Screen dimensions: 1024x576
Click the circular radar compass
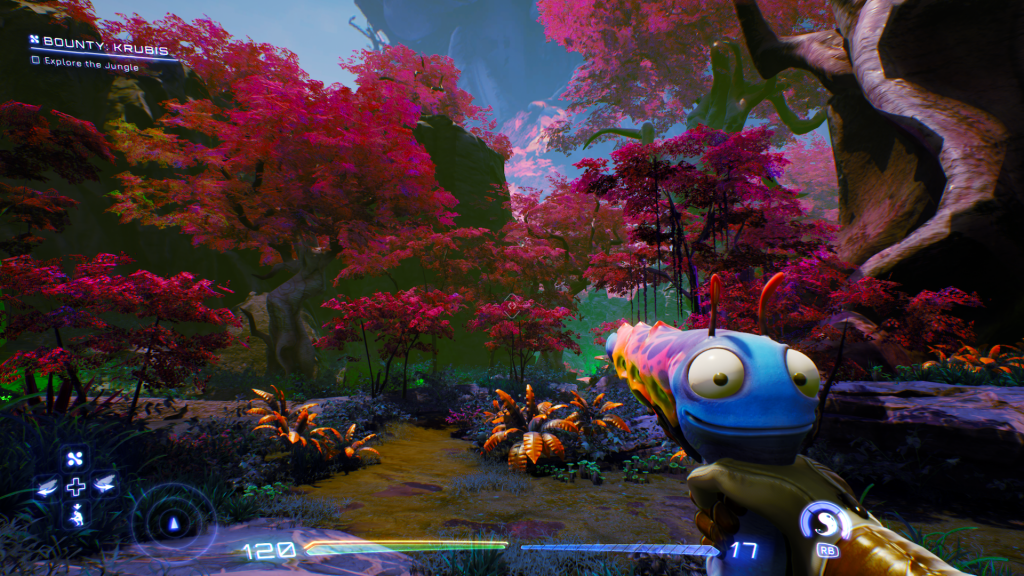(175, 522)
